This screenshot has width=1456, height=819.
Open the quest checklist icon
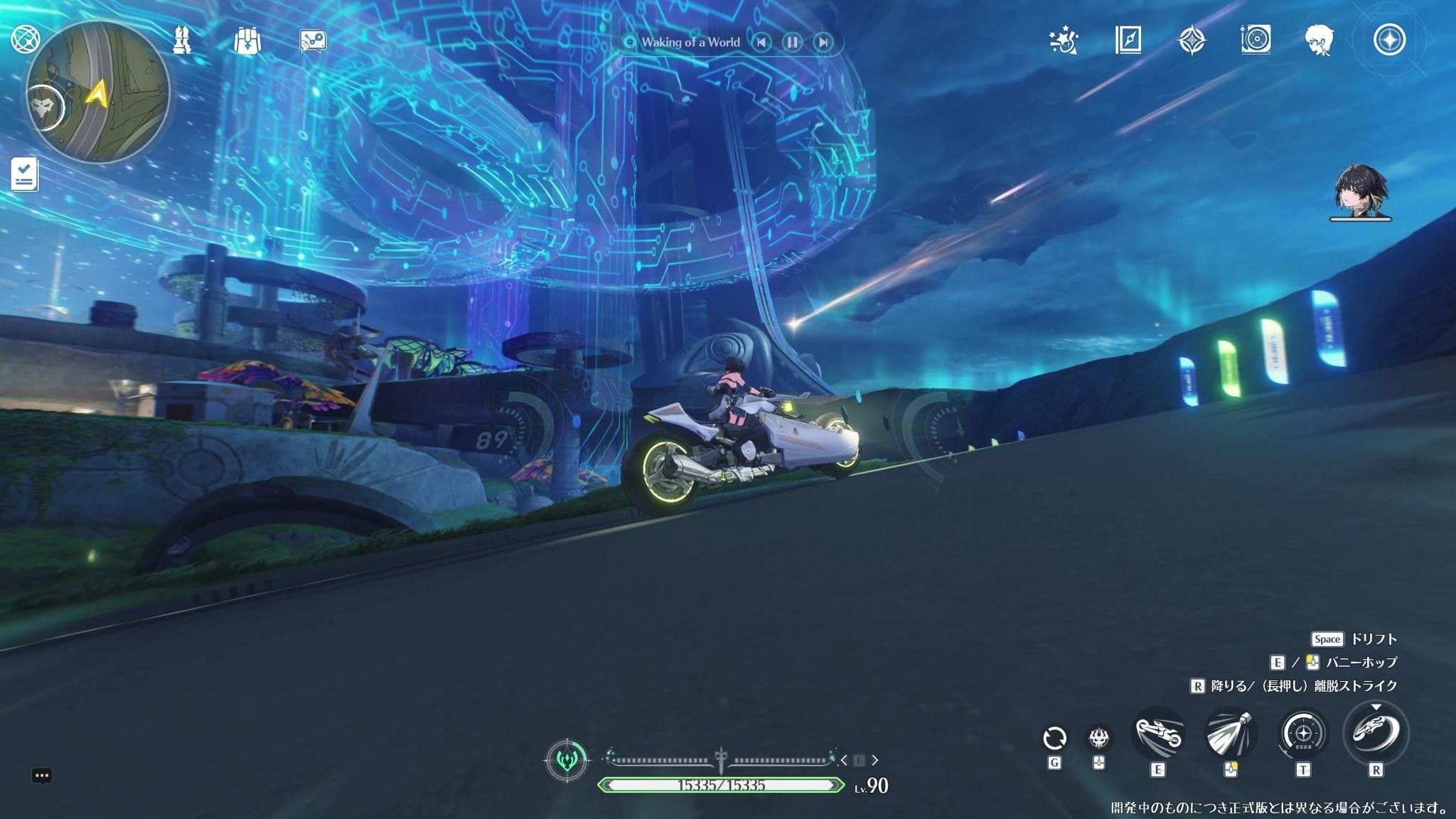tap(25, 174)
